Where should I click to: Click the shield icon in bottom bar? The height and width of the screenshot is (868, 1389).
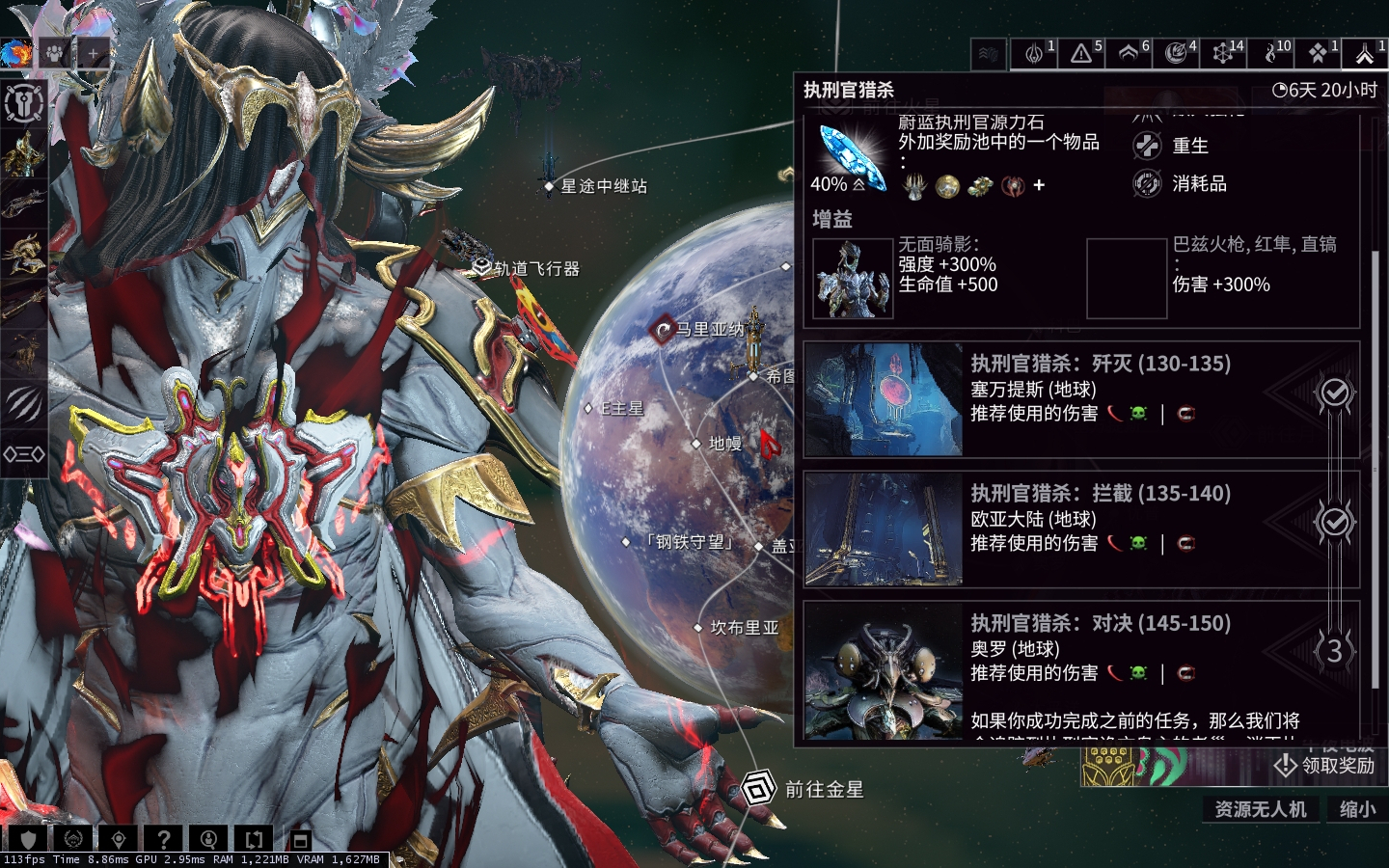[28, 839]
